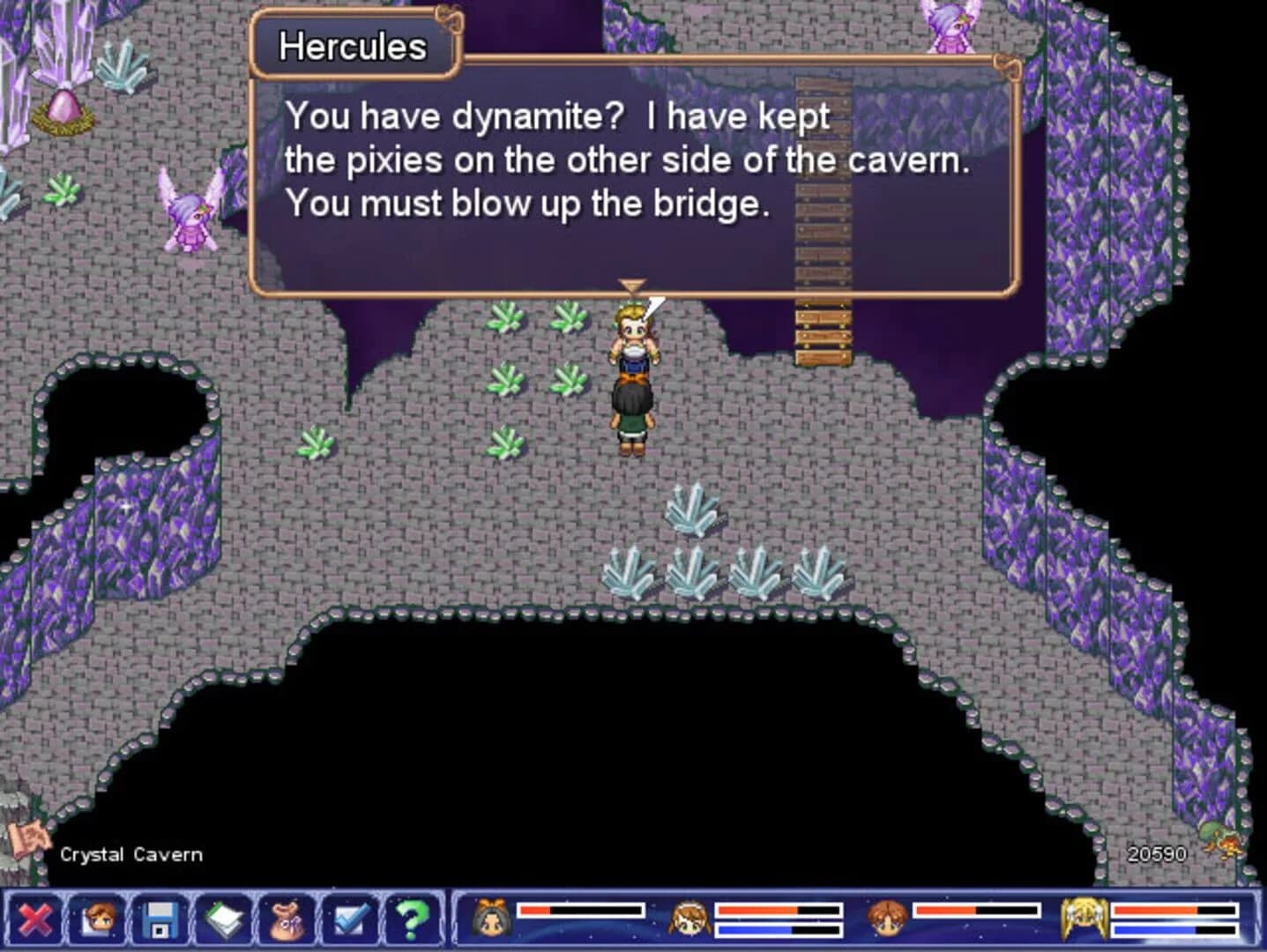Click the dialog text about blowing the bridge

527,204
